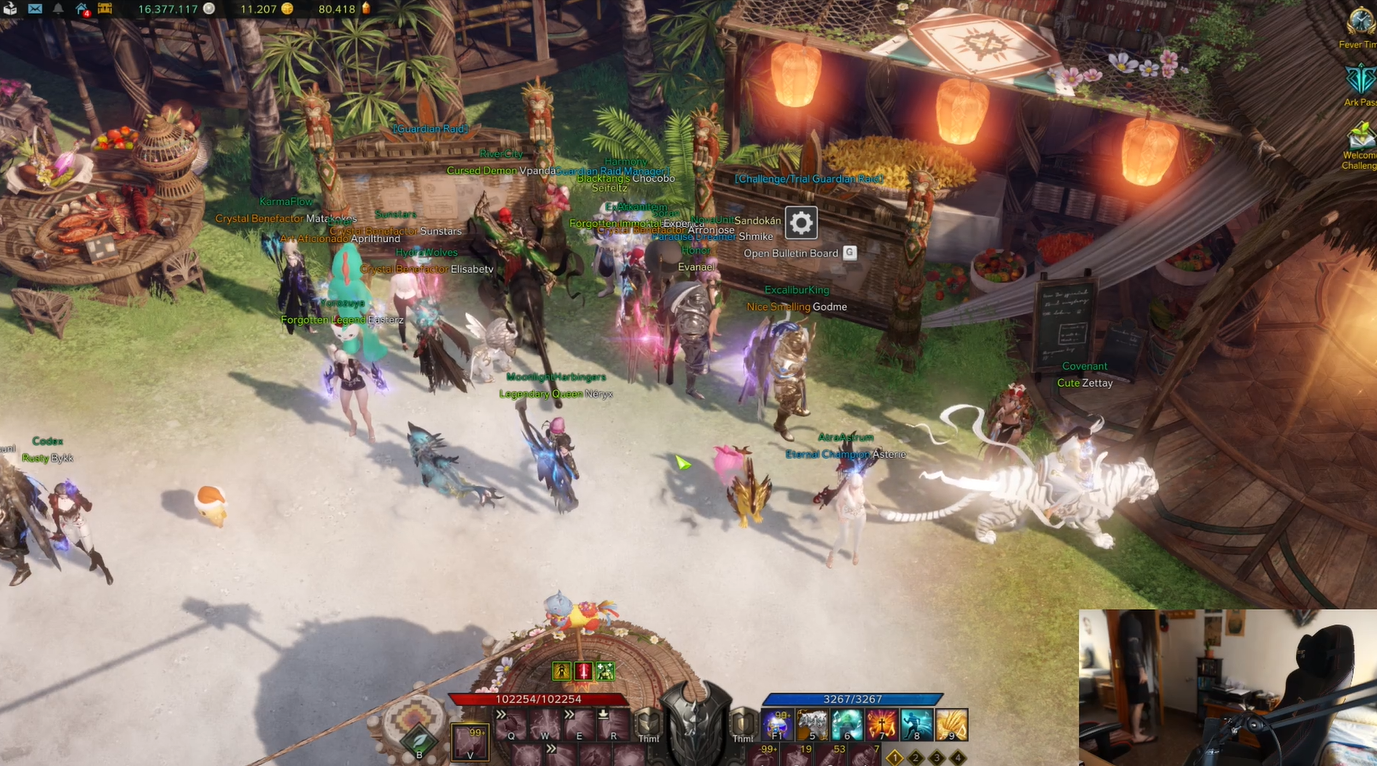Viewport: 1377px width, 766px height.
Task: Open the Fever Time clock icon
Action: coord(1361,22)
